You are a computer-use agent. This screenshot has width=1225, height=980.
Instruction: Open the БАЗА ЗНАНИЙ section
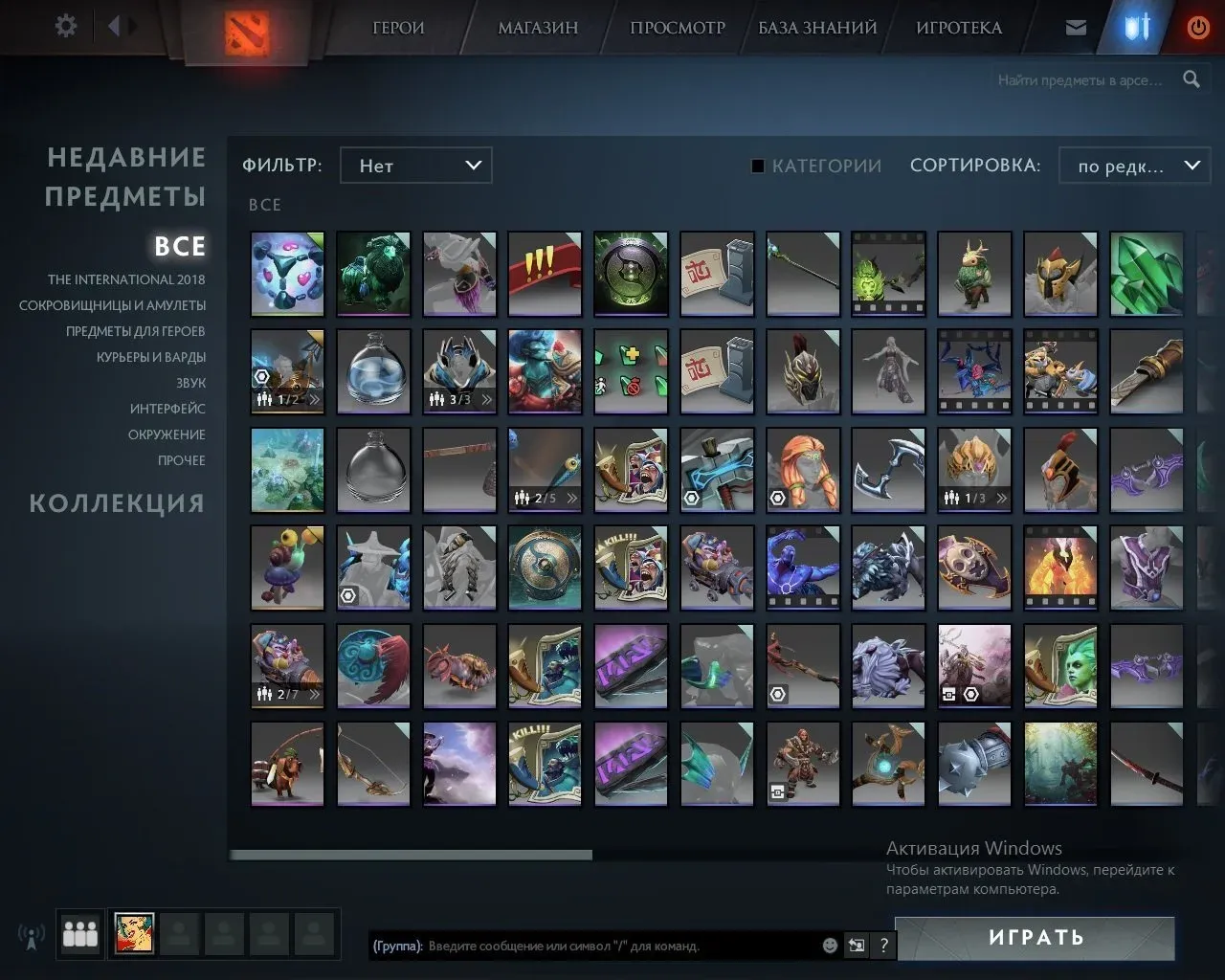817,28
